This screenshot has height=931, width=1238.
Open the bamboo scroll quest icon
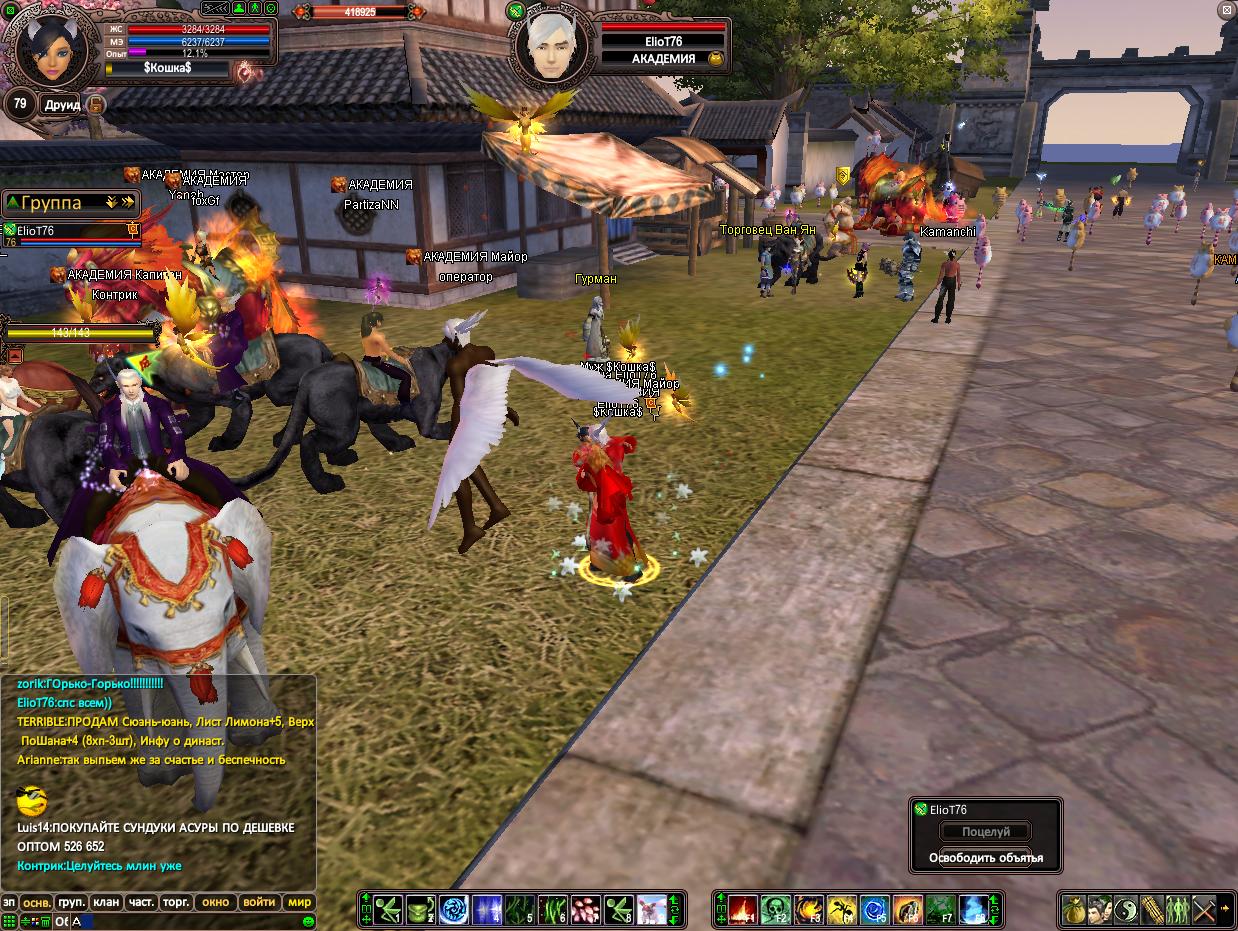click(x=1152, y=909)
